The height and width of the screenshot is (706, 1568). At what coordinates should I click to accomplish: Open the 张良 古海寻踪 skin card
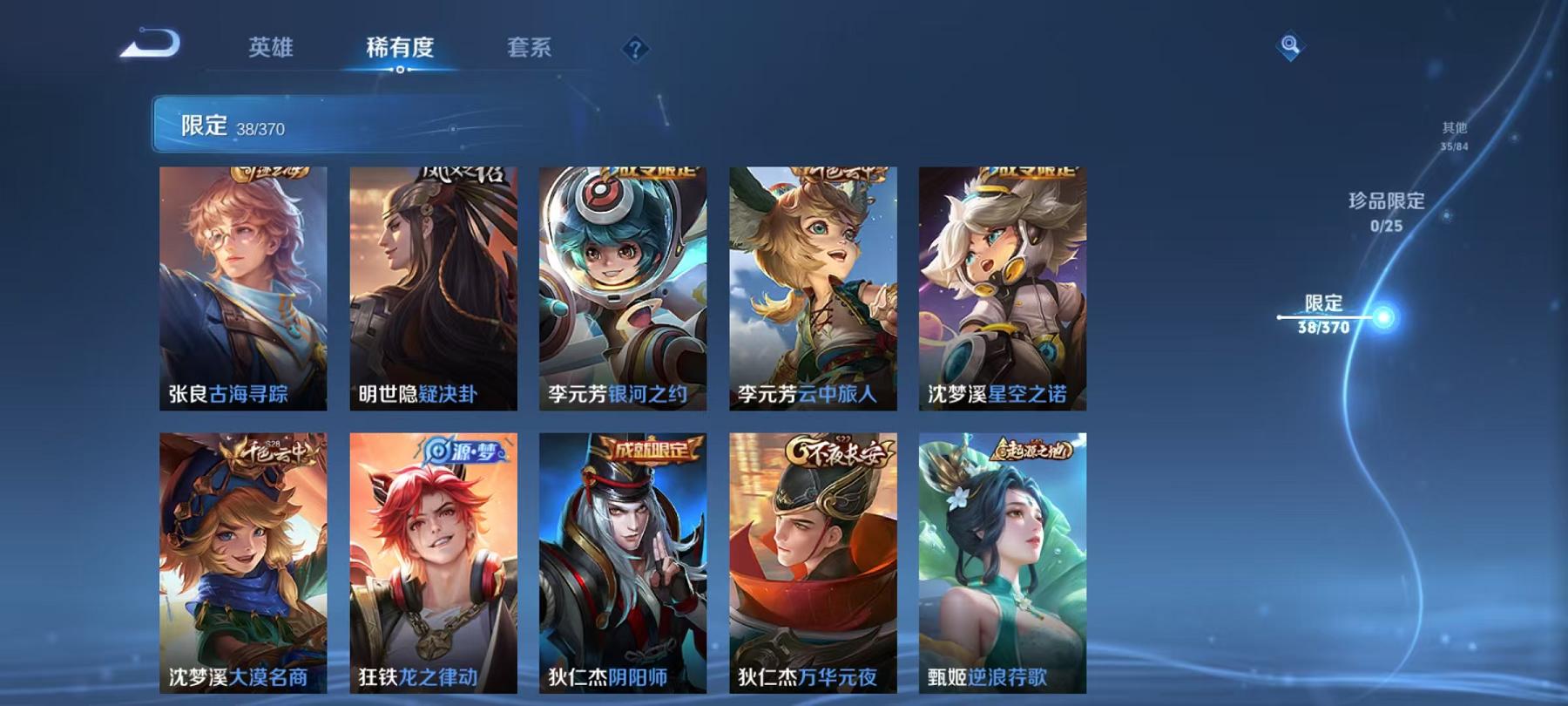[x=245, y=288]
